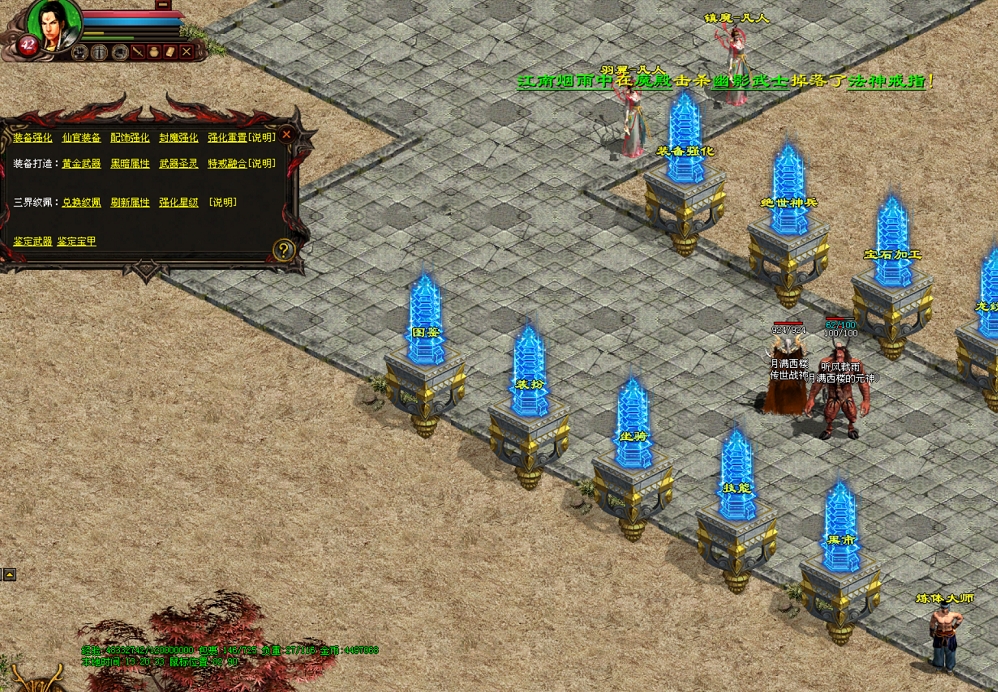Open the sword icon button under the portrait
Image resolution: width=998 pixels, height=692 pixels.
click(x=139, y=51)
